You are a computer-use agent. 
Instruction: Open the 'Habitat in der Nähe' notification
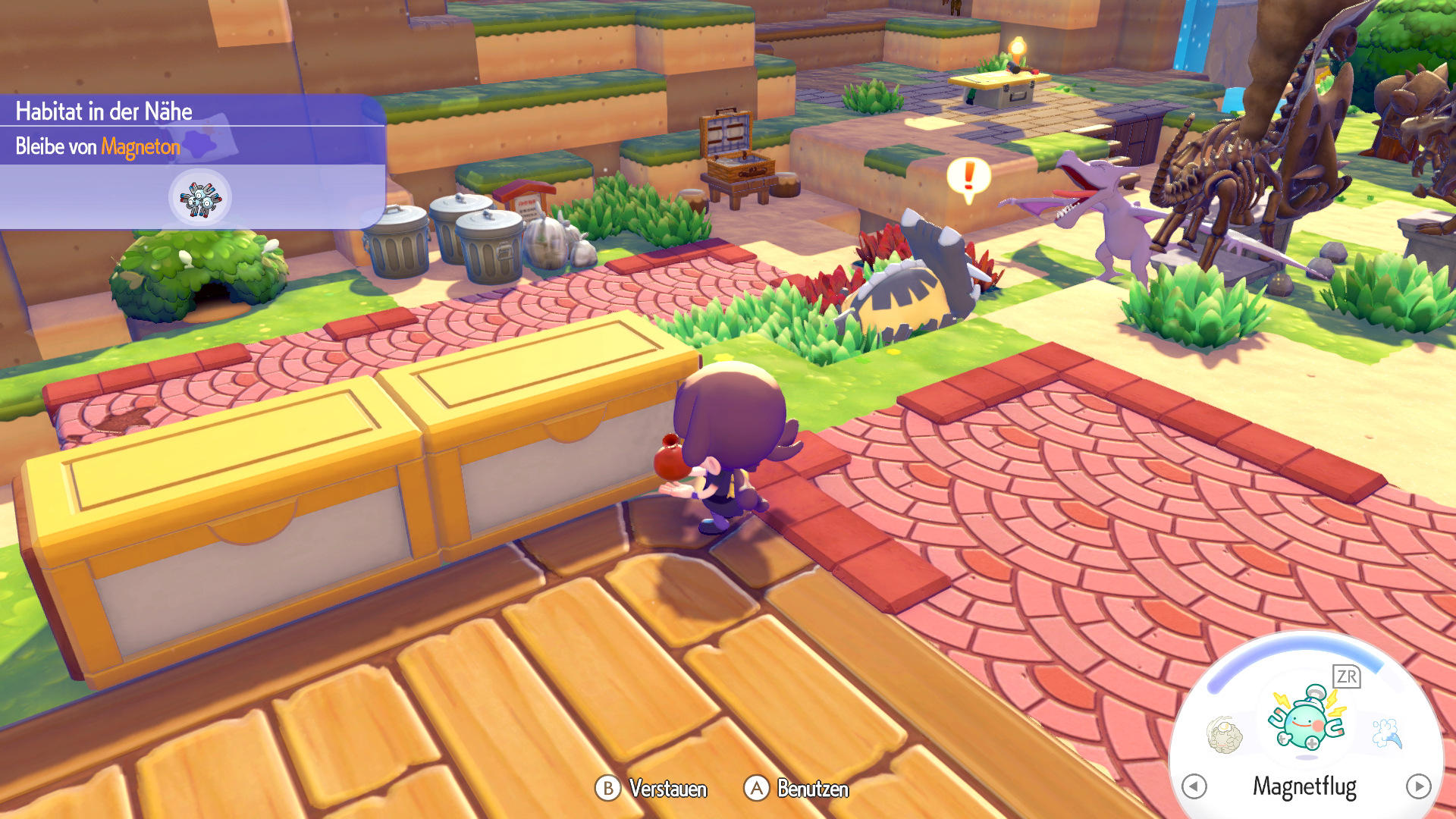(105, 111)
